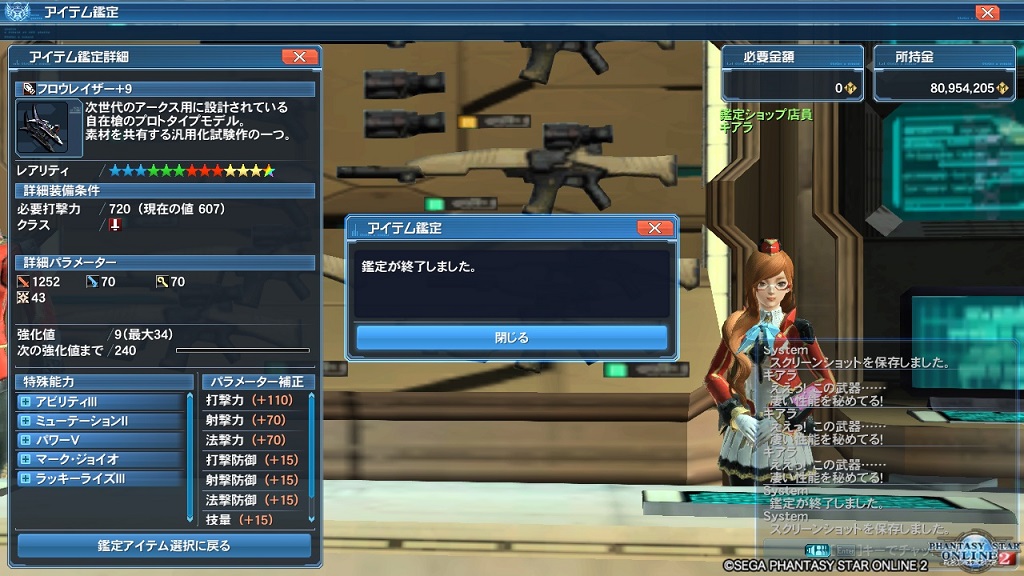The width and height of the screenshot is (1024, 576).
Task: Expand the マーク・ジョイオ special ability
Action: tap(25, 460)
